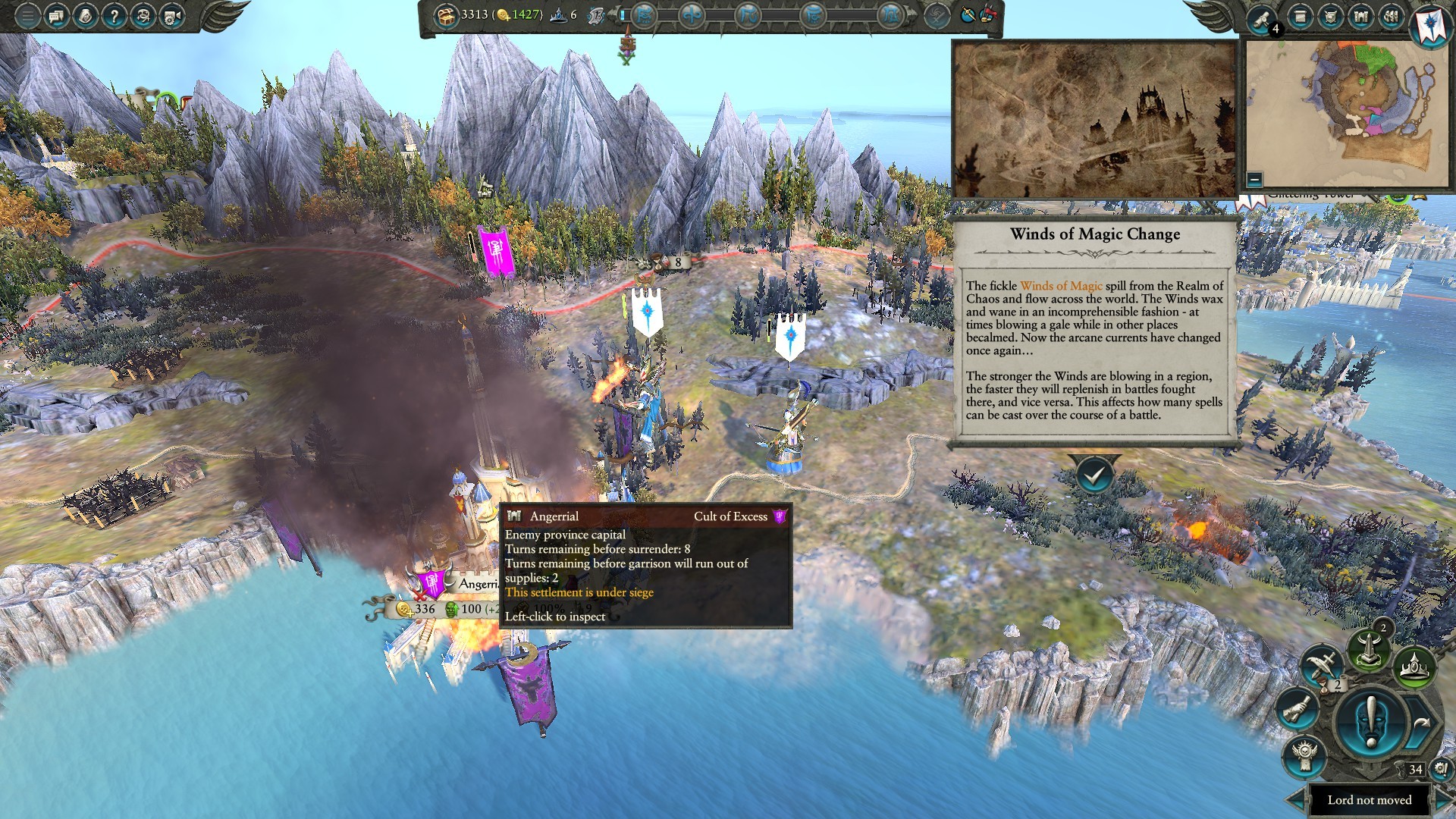Open the quill and sword button
This screenshot has width=1456, height=819.
coord(1322,666)
